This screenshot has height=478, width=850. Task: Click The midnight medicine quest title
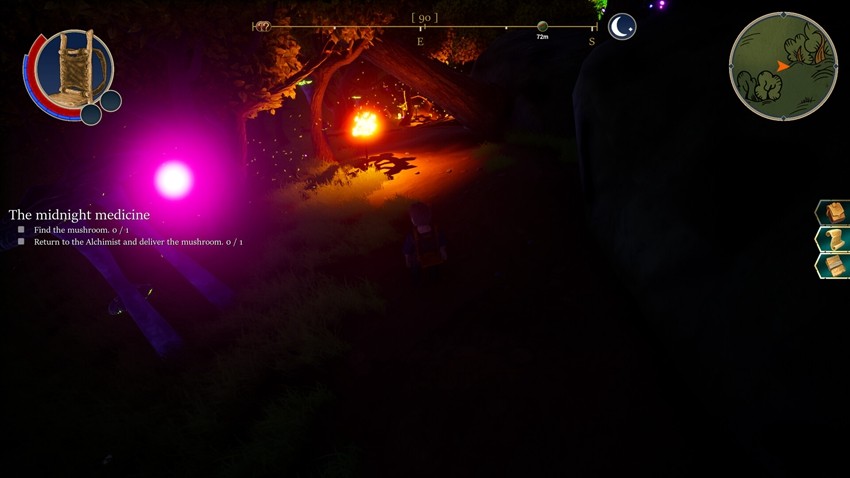point(79,215)
